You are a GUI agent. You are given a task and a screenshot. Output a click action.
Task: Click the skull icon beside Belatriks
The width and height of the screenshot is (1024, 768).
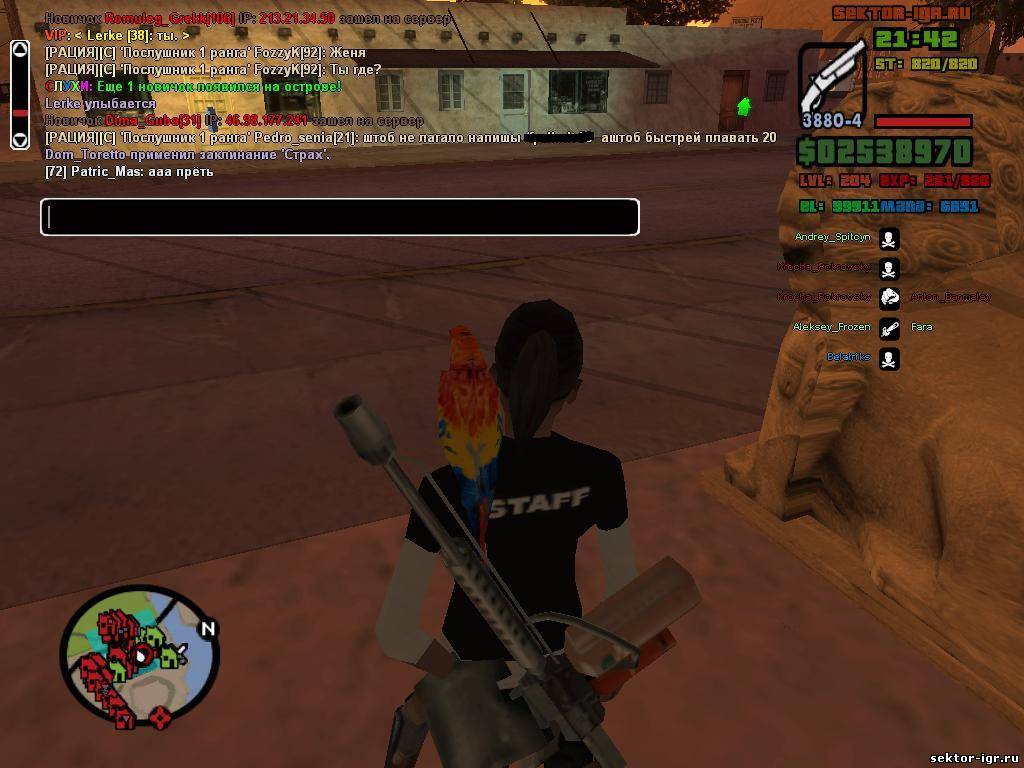889,358
